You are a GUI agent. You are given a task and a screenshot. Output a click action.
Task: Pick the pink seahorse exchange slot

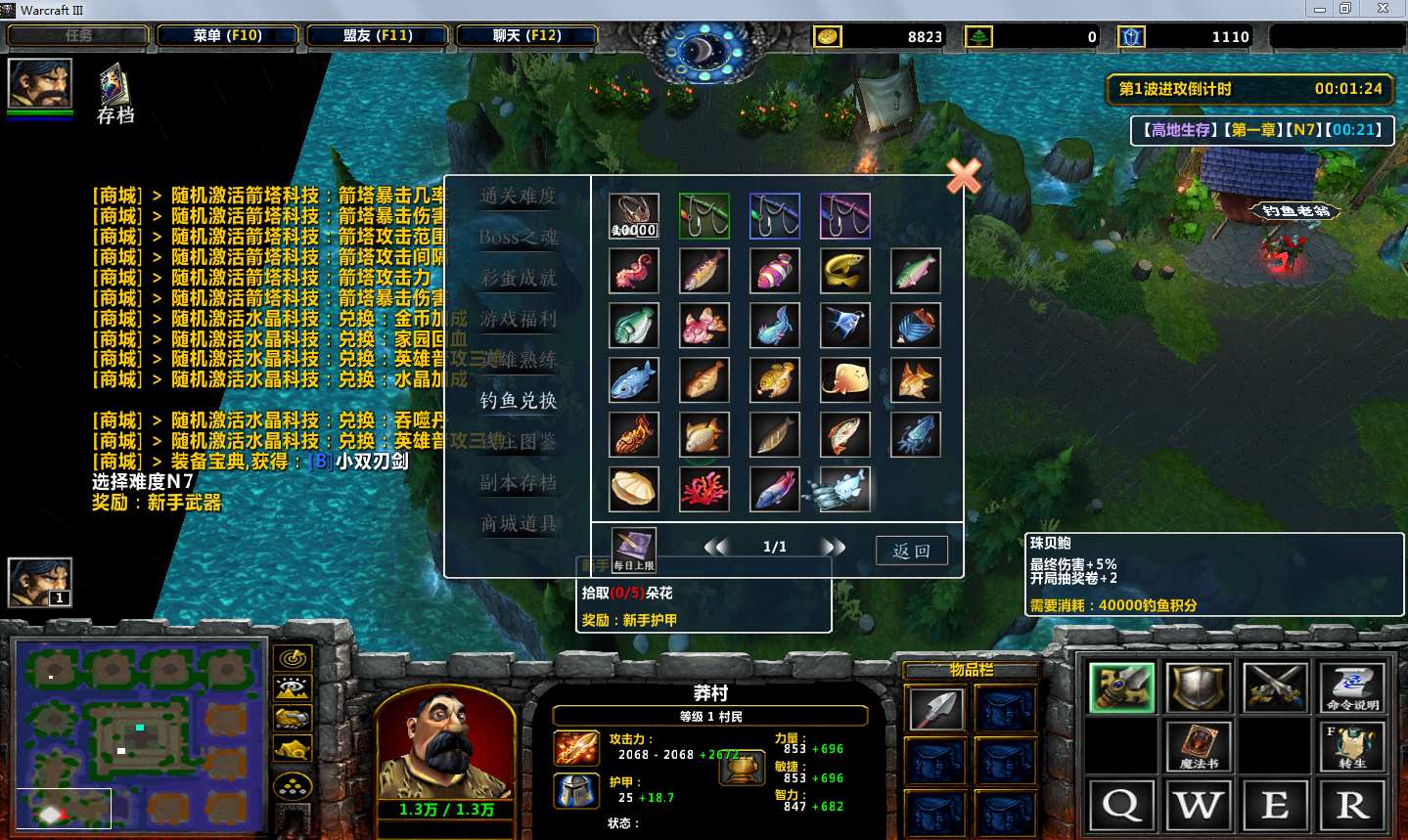[x=634, y=271]
